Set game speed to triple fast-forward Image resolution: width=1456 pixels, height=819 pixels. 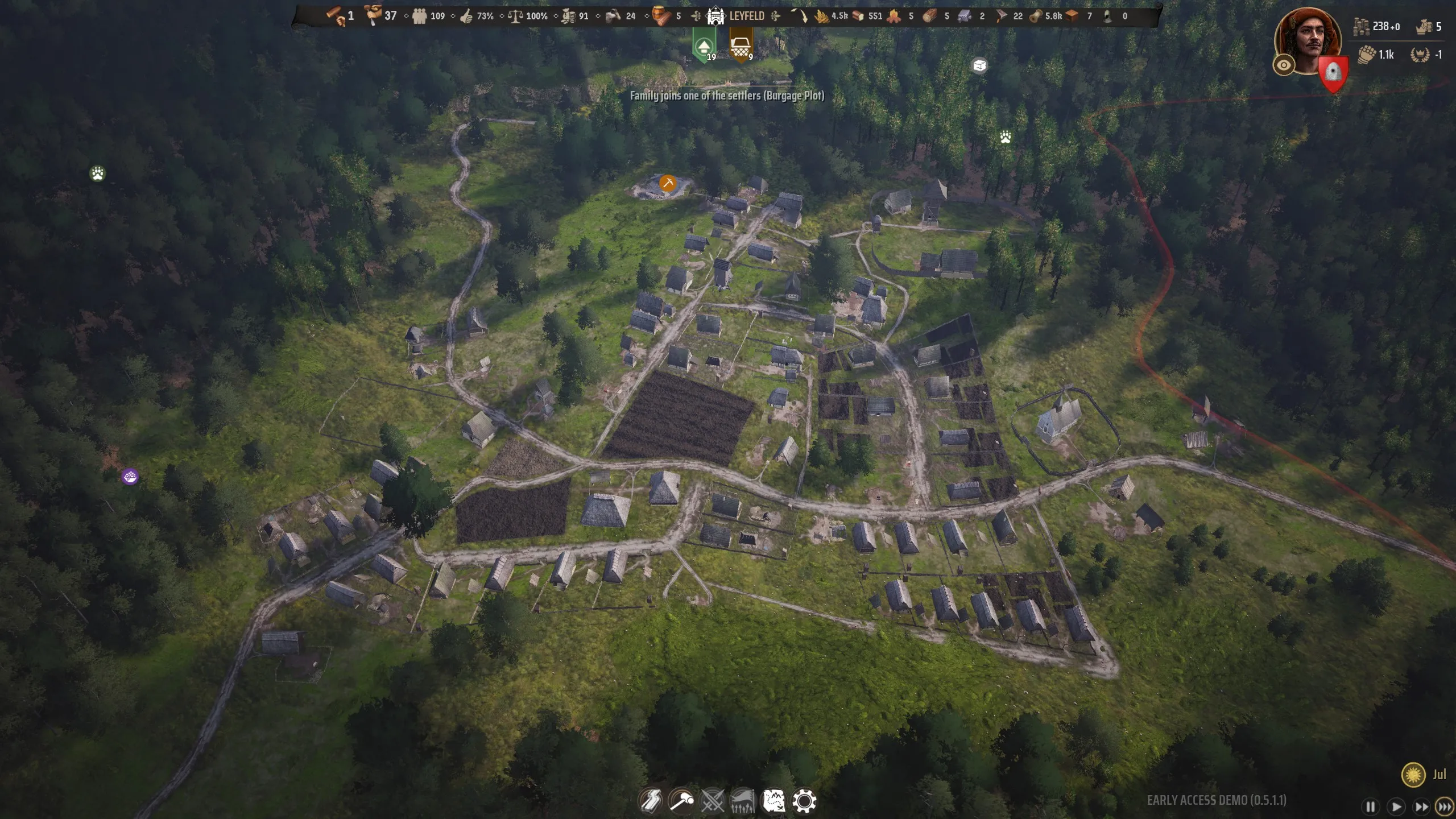point(1444,806)
